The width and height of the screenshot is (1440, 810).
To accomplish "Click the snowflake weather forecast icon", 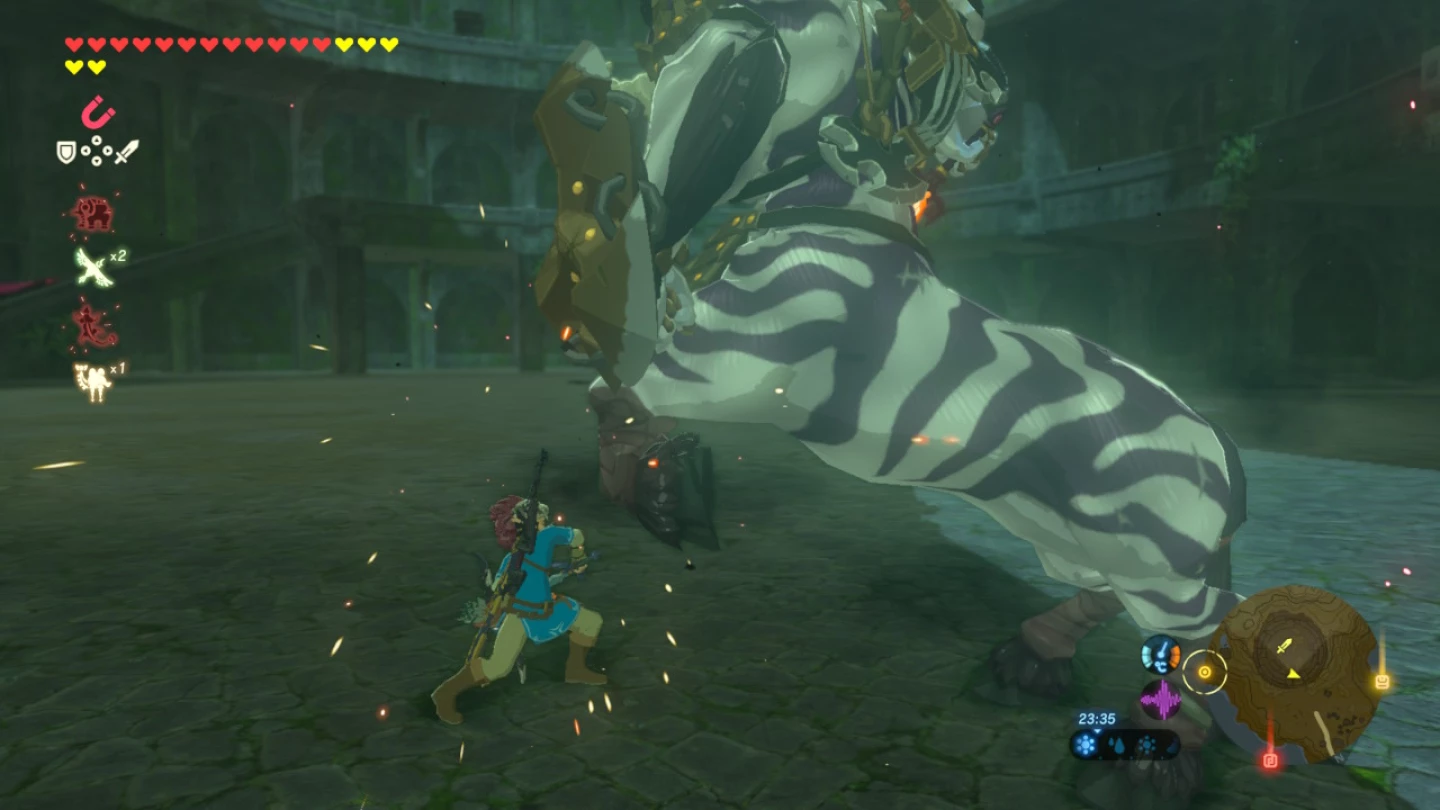I will [1085, 742].
